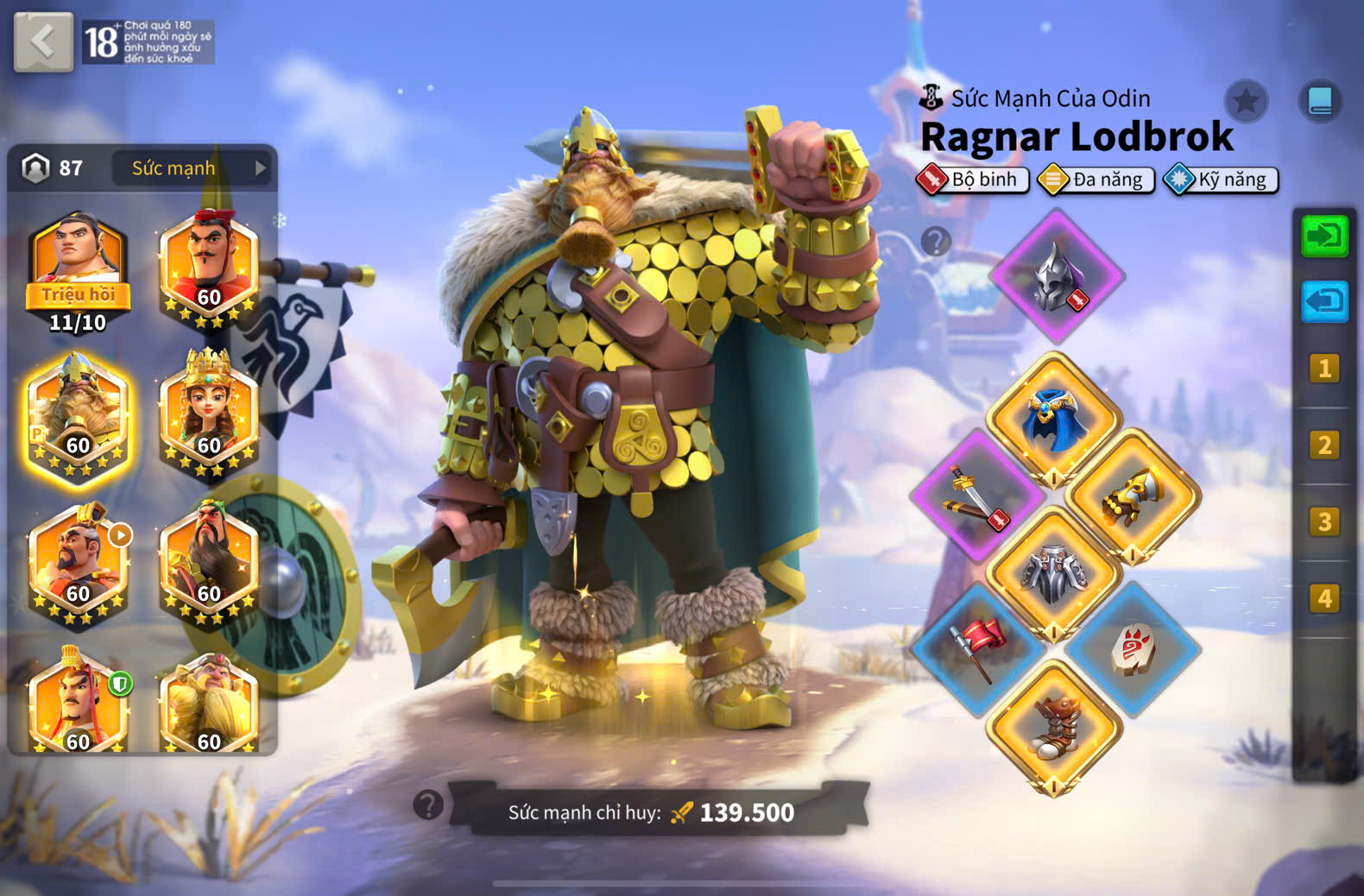Choose the crowned queen commander portrait

pyautogui.click(x=208, y=413)
